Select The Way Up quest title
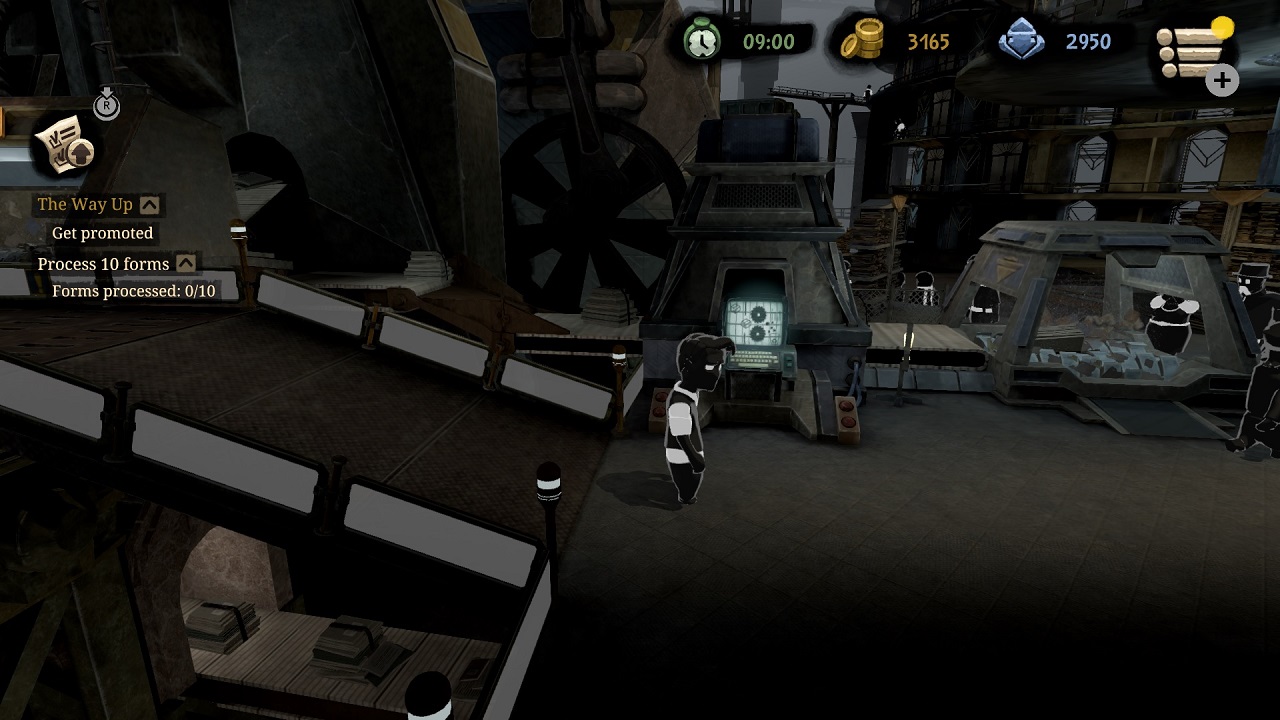Viewport: 1280px width, 720px height. [85, 204]
